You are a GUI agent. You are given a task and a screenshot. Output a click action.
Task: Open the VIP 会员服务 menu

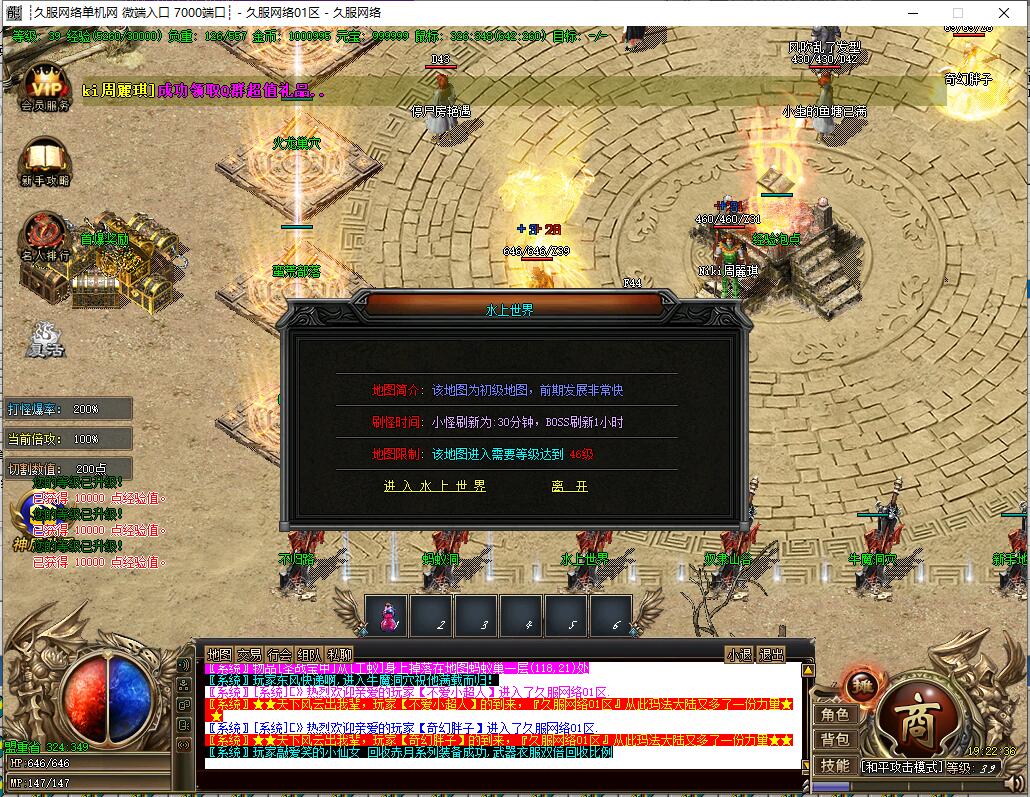44,84
